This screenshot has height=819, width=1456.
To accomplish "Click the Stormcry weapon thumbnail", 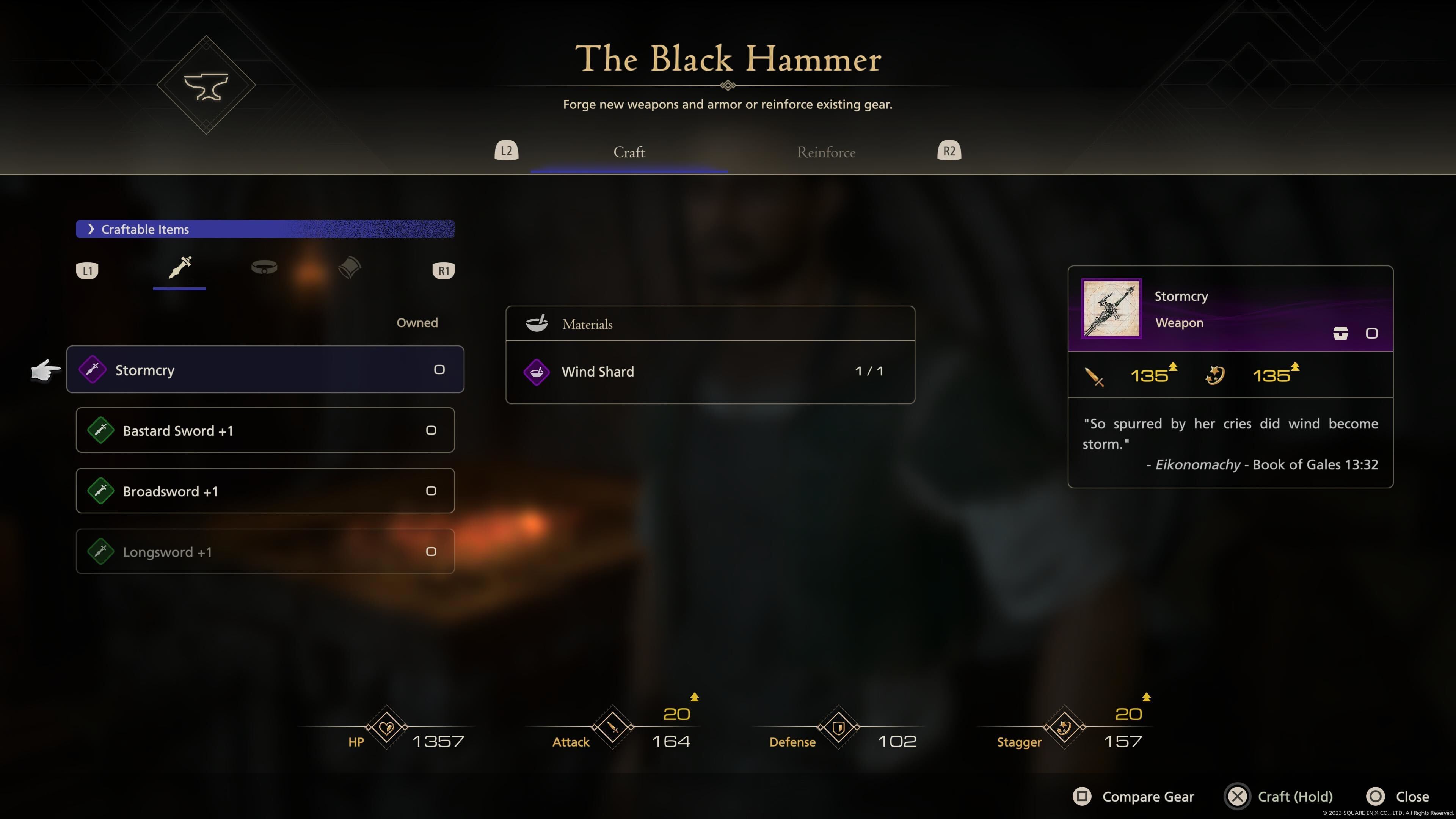I will pyautogui.click(x=1111, y=309).
